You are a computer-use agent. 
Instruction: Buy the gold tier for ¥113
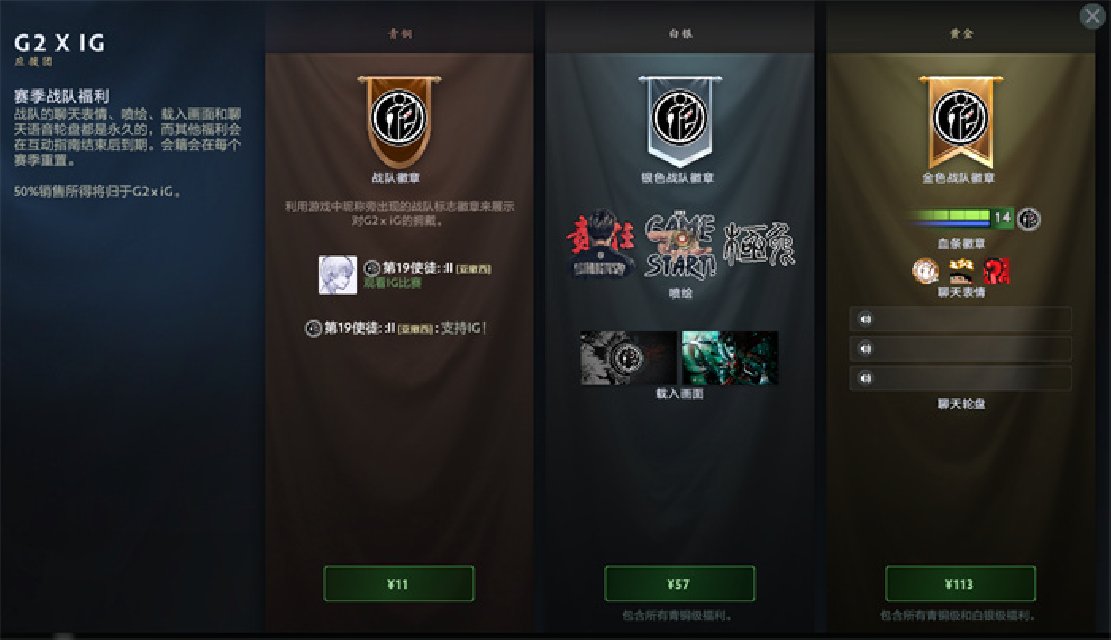(x=960, y=584)
